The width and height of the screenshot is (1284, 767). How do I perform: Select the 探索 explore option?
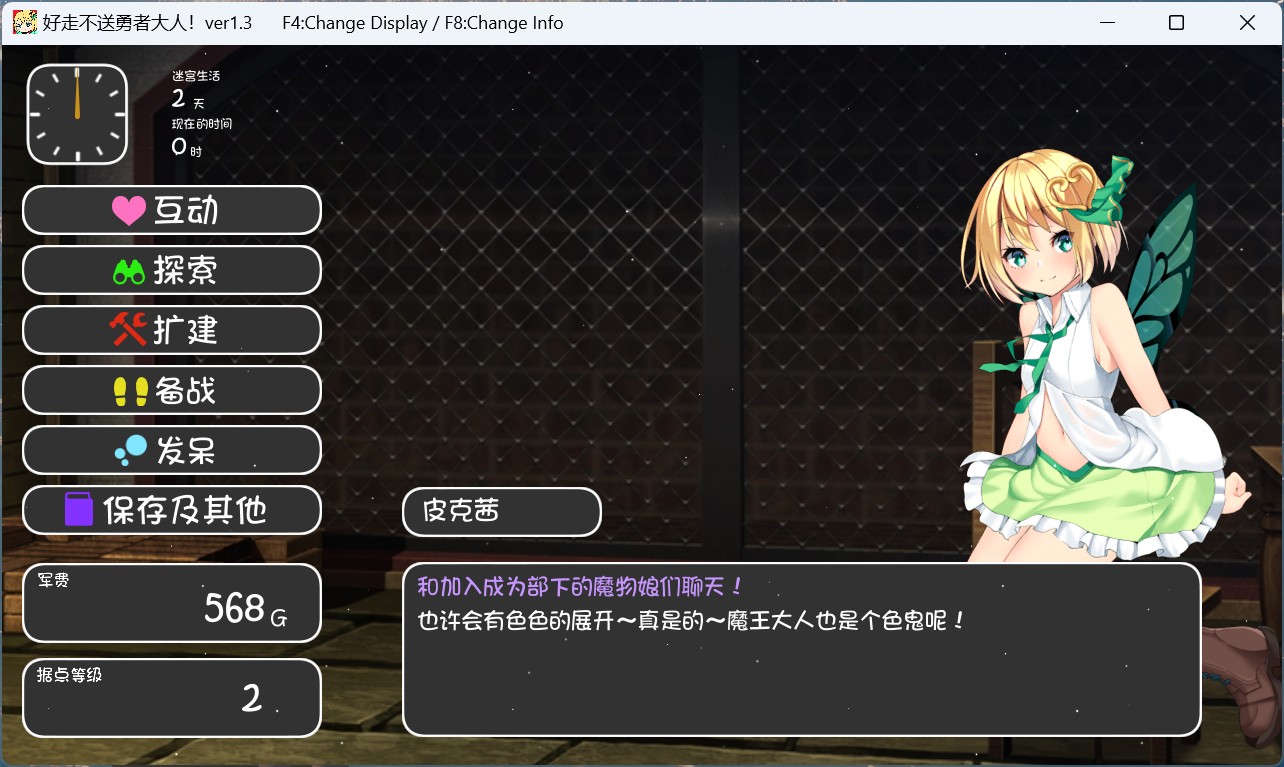point(171,270)
